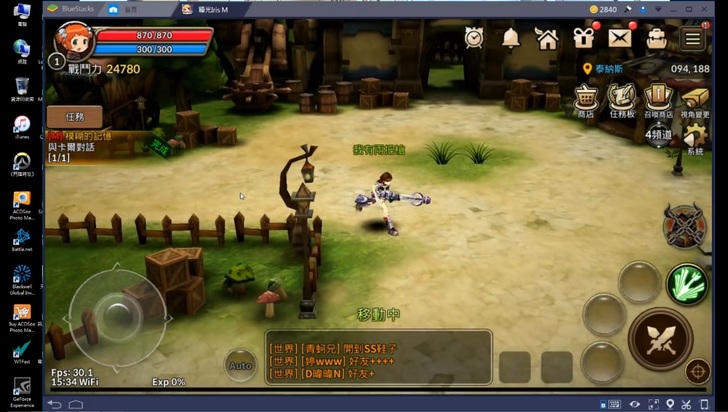Open the alarm clock events icon
This screenshot has height=412, width=728.
[474, 38]
